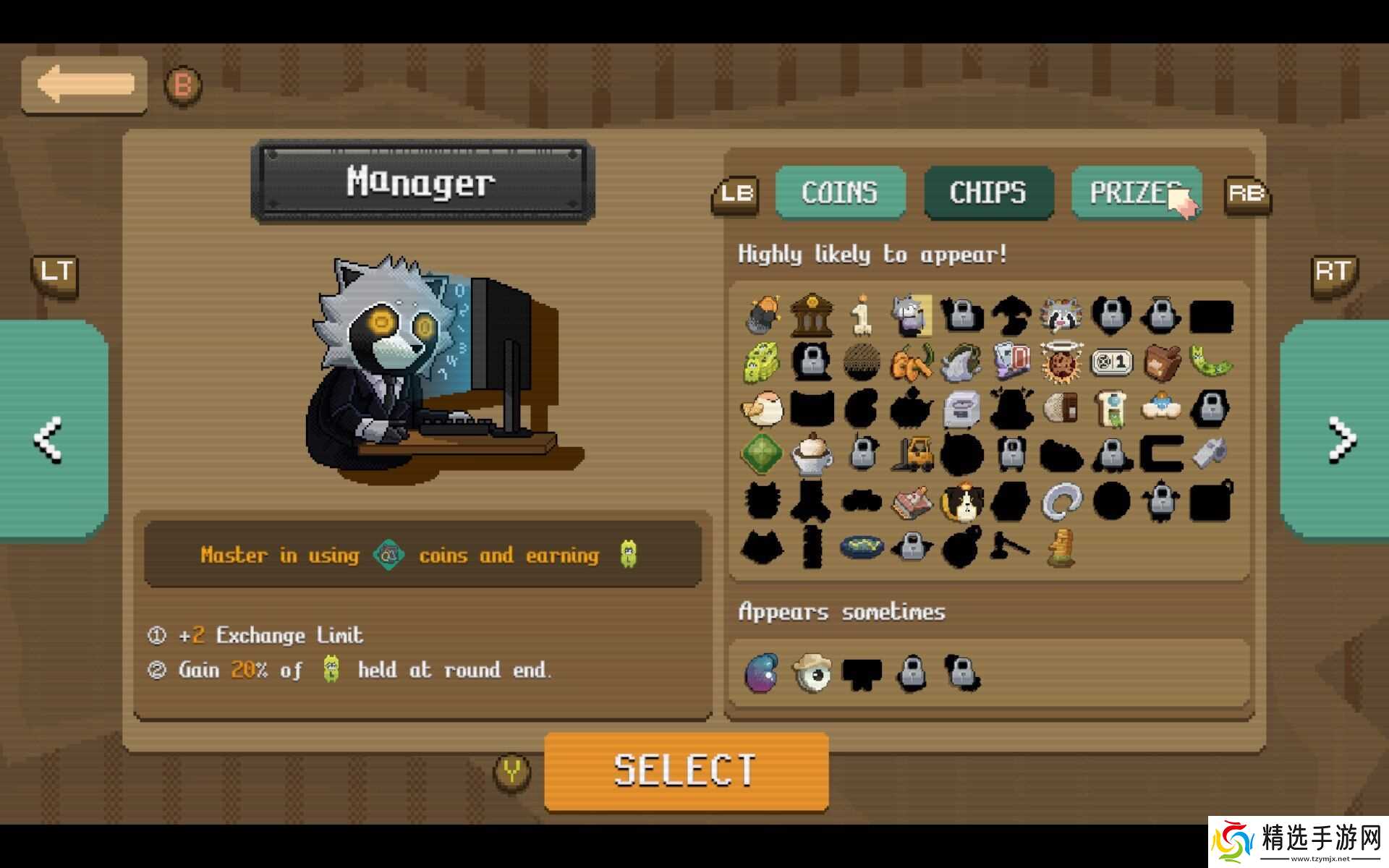Switch to the COINS tab
The width and height of the screenshot is (1389, 868).
[x=840, y=192]
